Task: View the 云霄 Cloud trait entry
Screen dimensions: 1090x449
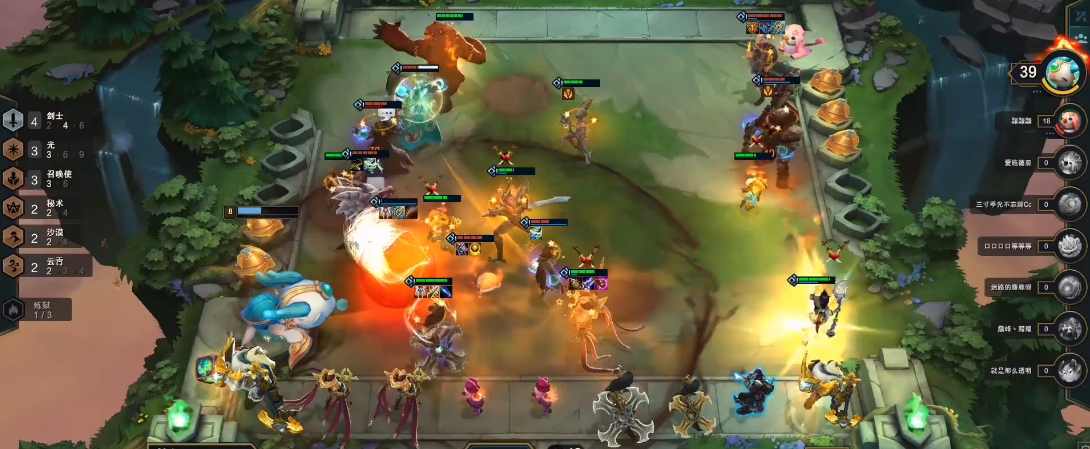Action: pos(45,266)
